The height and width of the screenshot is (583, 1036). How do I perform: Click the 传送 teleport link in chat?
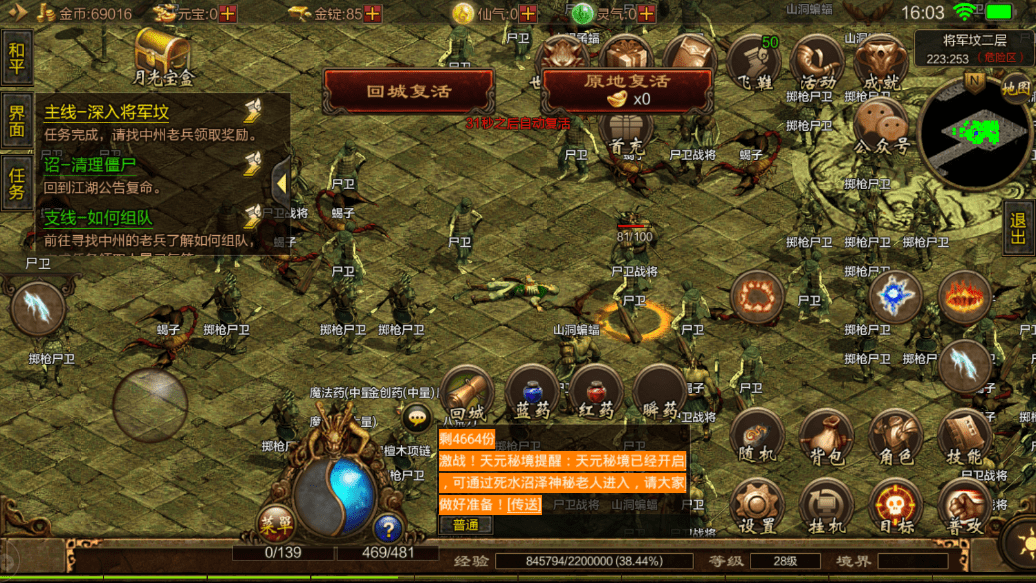pos(523,504)
